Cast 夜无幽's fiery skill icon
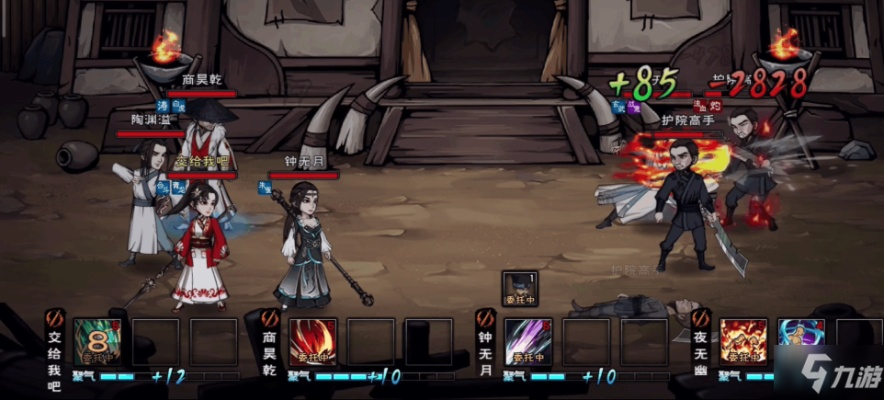884x400 pixels. 743,342
